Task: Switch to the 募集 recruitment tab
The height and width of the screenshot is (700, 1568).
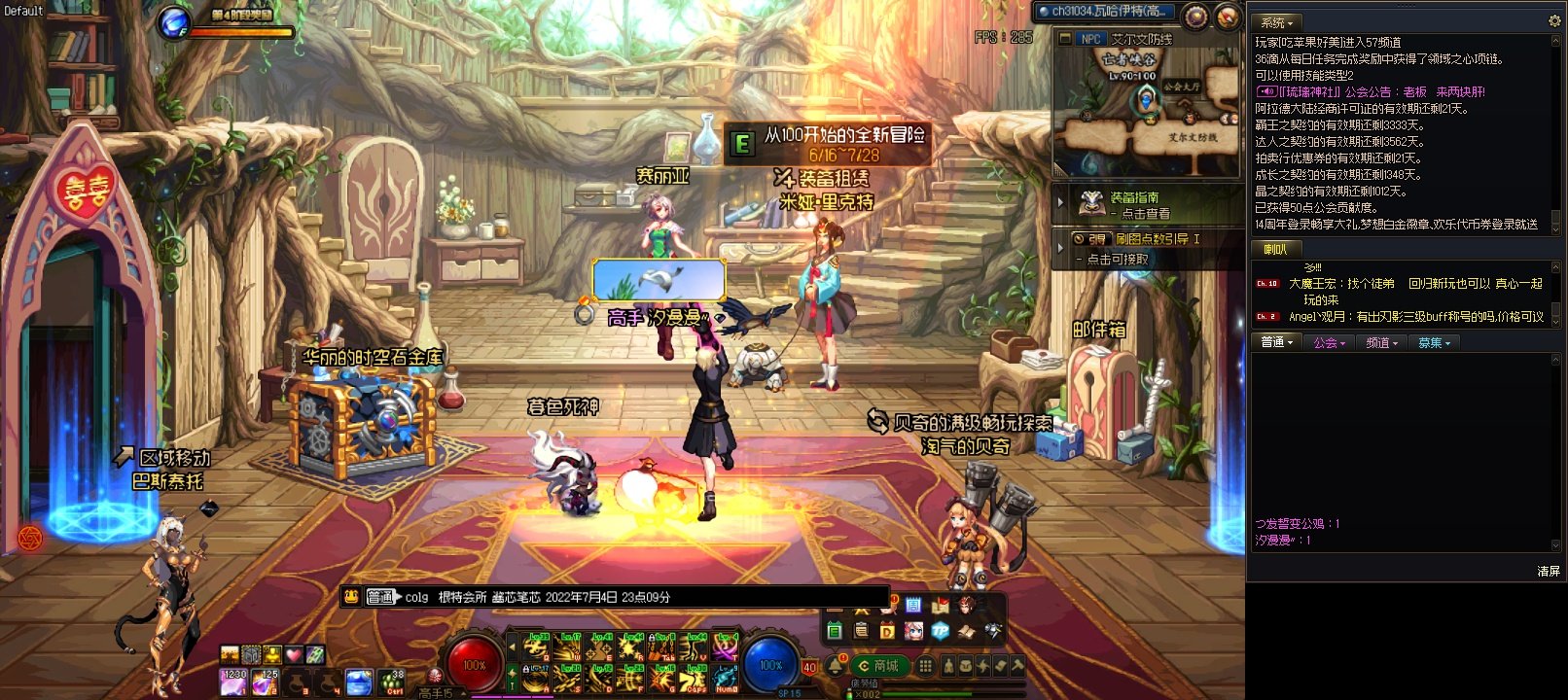Action: 1434,342
